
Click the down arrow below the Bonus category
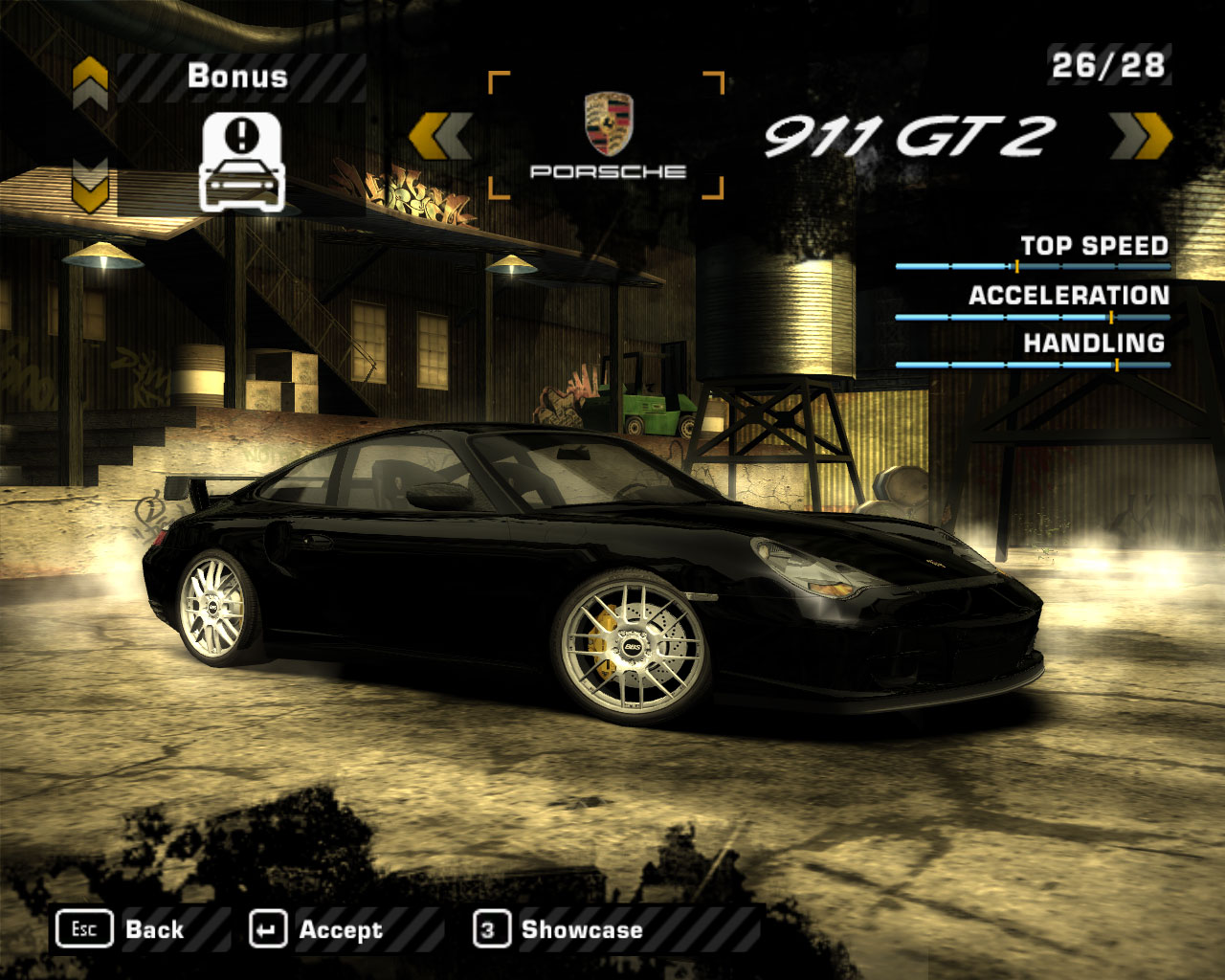click(x=90, y=185)
